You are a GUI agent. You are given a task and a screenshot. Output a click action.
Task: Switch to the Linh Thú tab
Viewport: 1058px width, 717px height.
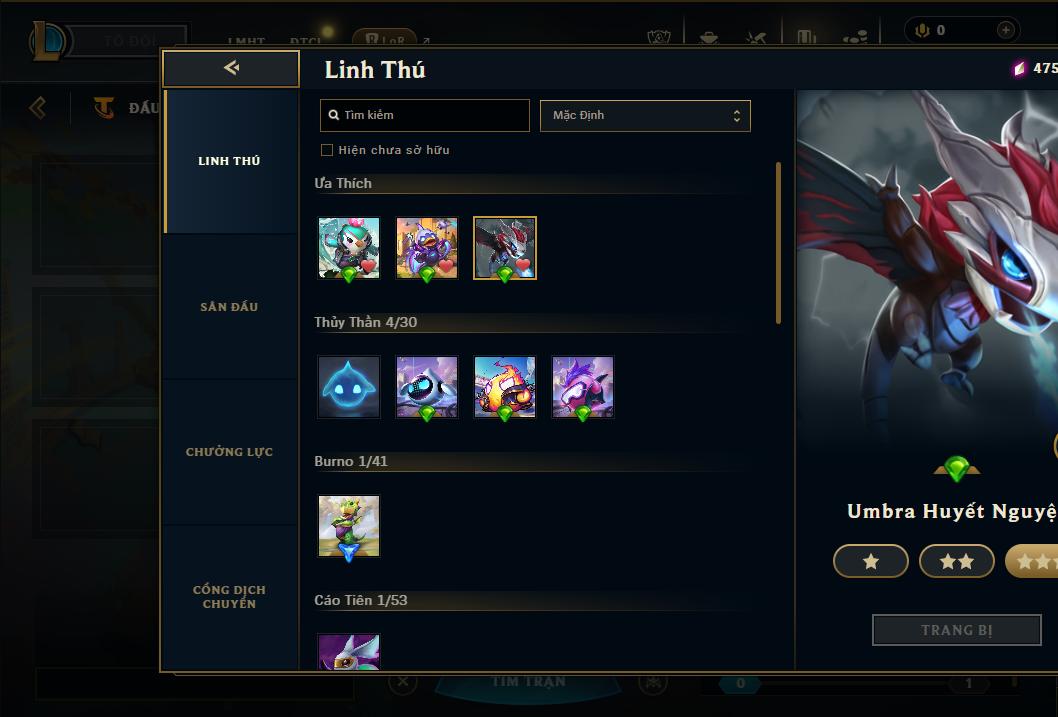pyautogui.click(x=229, y=161)
